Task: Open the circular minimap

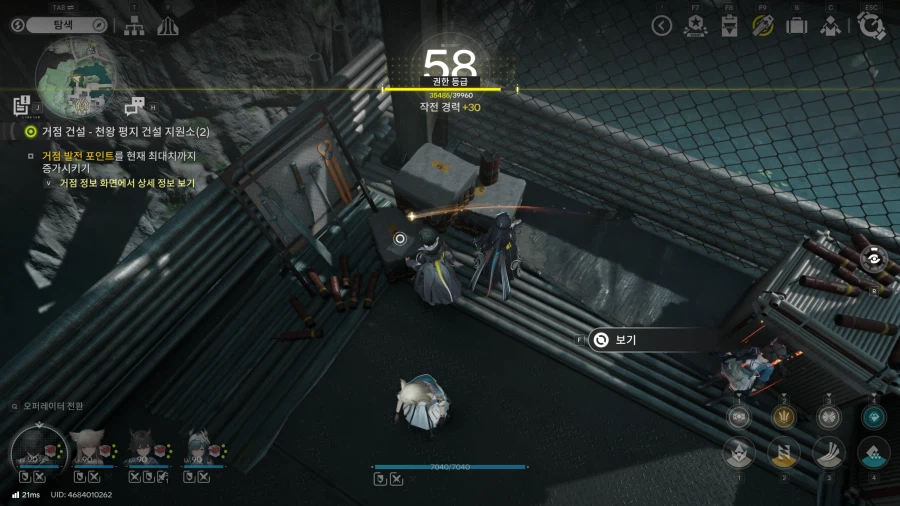Action: click(76, 78)
